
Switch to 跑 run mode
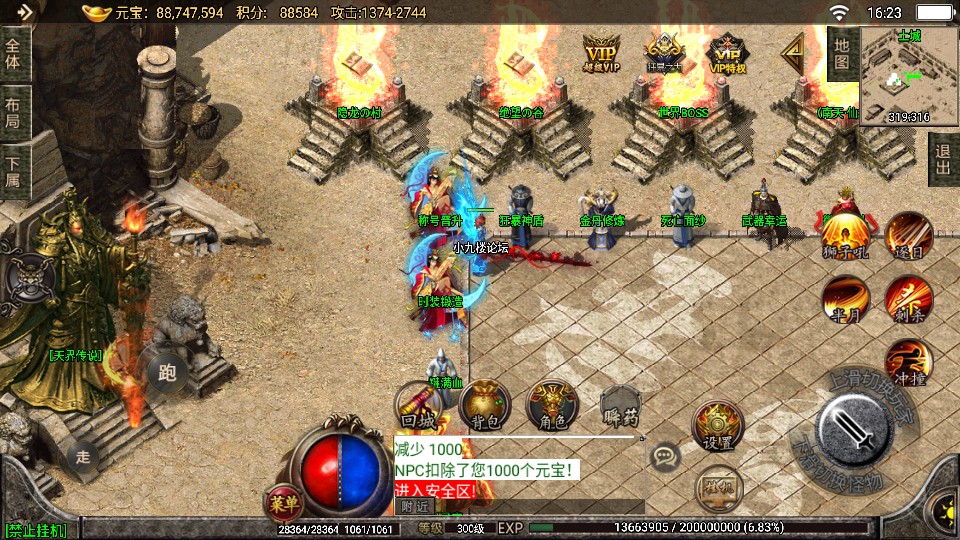[x=167, y=373]
